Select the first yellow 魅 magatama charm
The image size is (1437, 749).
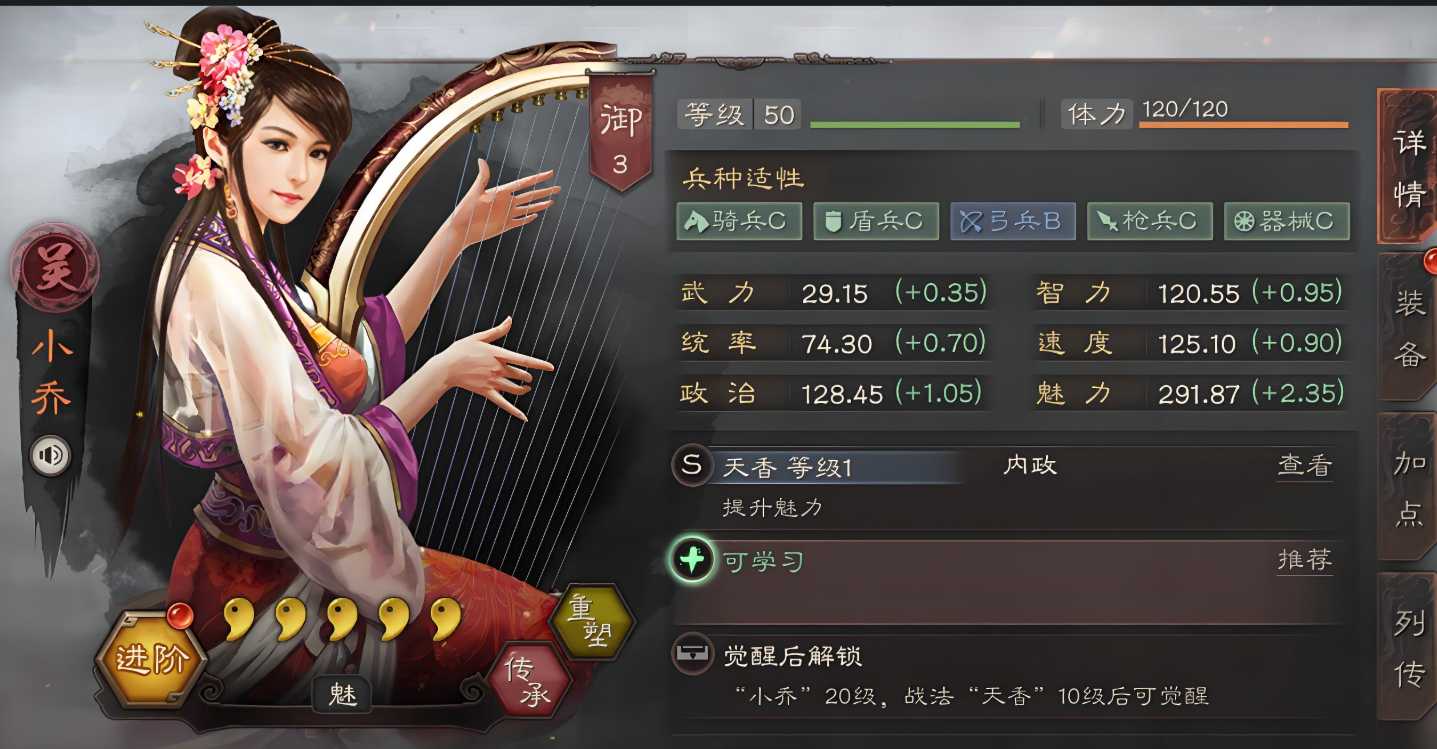pos(240,620)
